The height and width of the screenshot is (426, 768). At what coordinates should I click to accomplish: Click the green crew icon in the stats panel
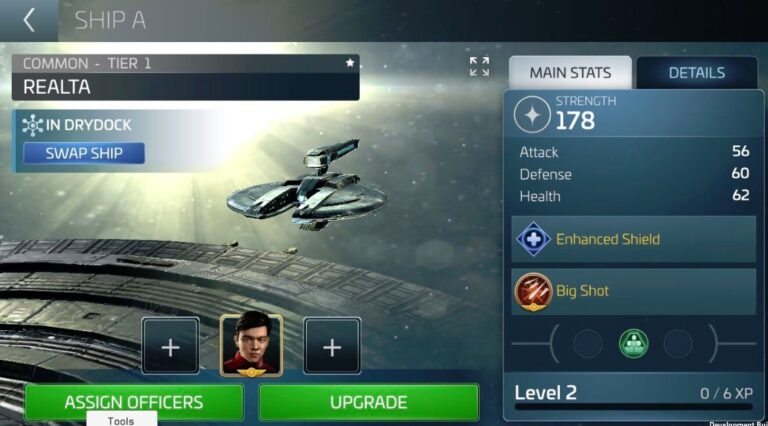click(x=633, y=344)
